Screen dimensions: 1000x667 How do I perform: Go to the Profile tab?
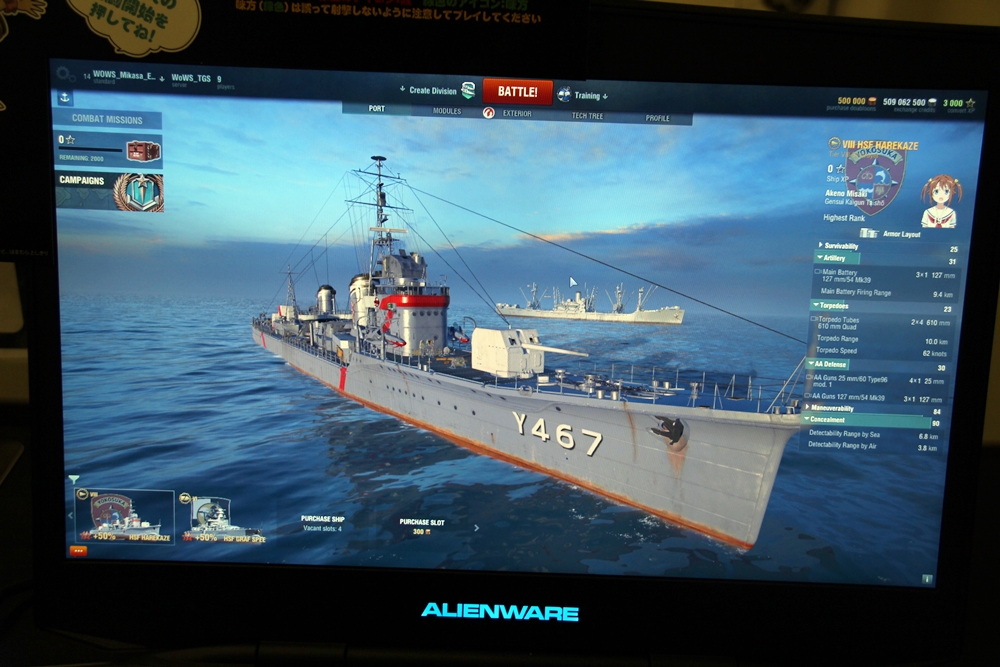point(657,118)
